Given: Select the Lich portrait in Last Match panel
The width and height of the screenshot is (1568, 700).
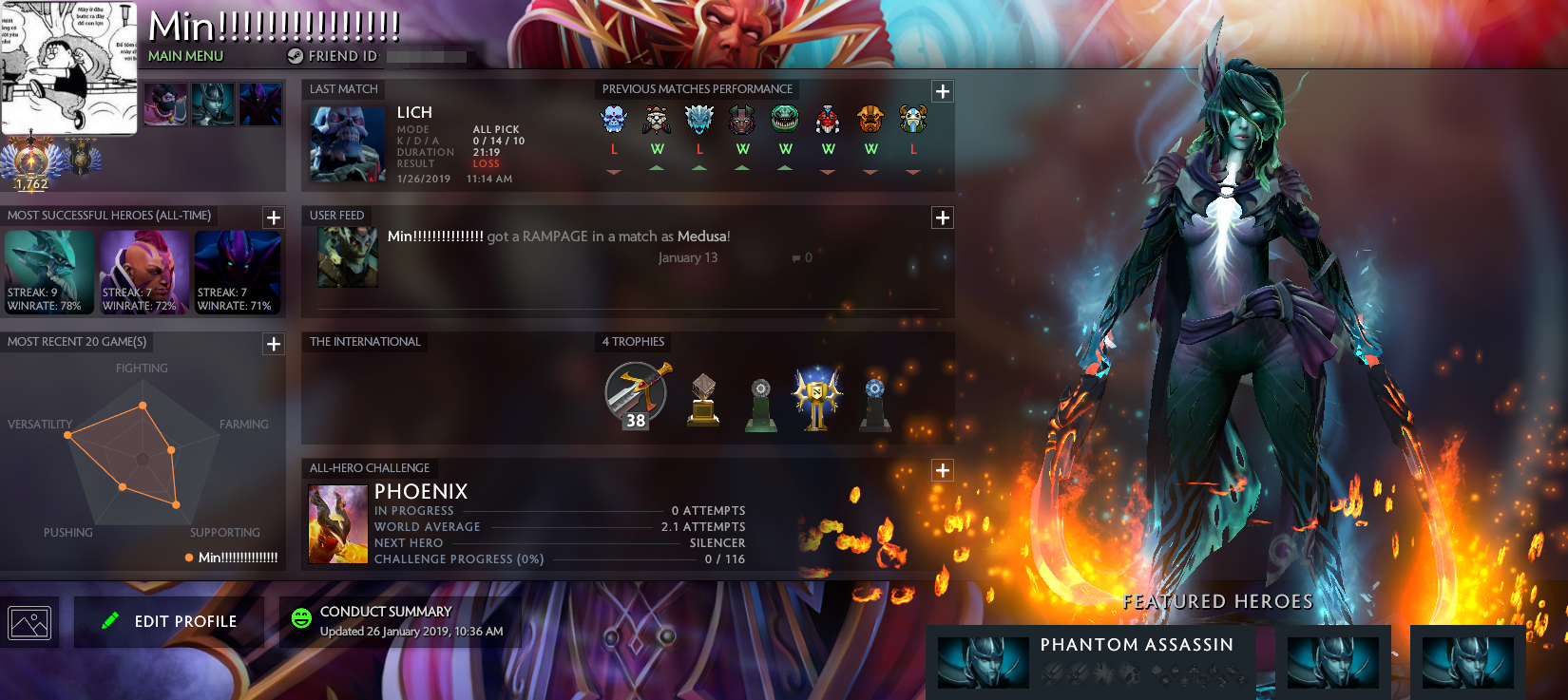Looking at the screenshot, I should (346, 142).
